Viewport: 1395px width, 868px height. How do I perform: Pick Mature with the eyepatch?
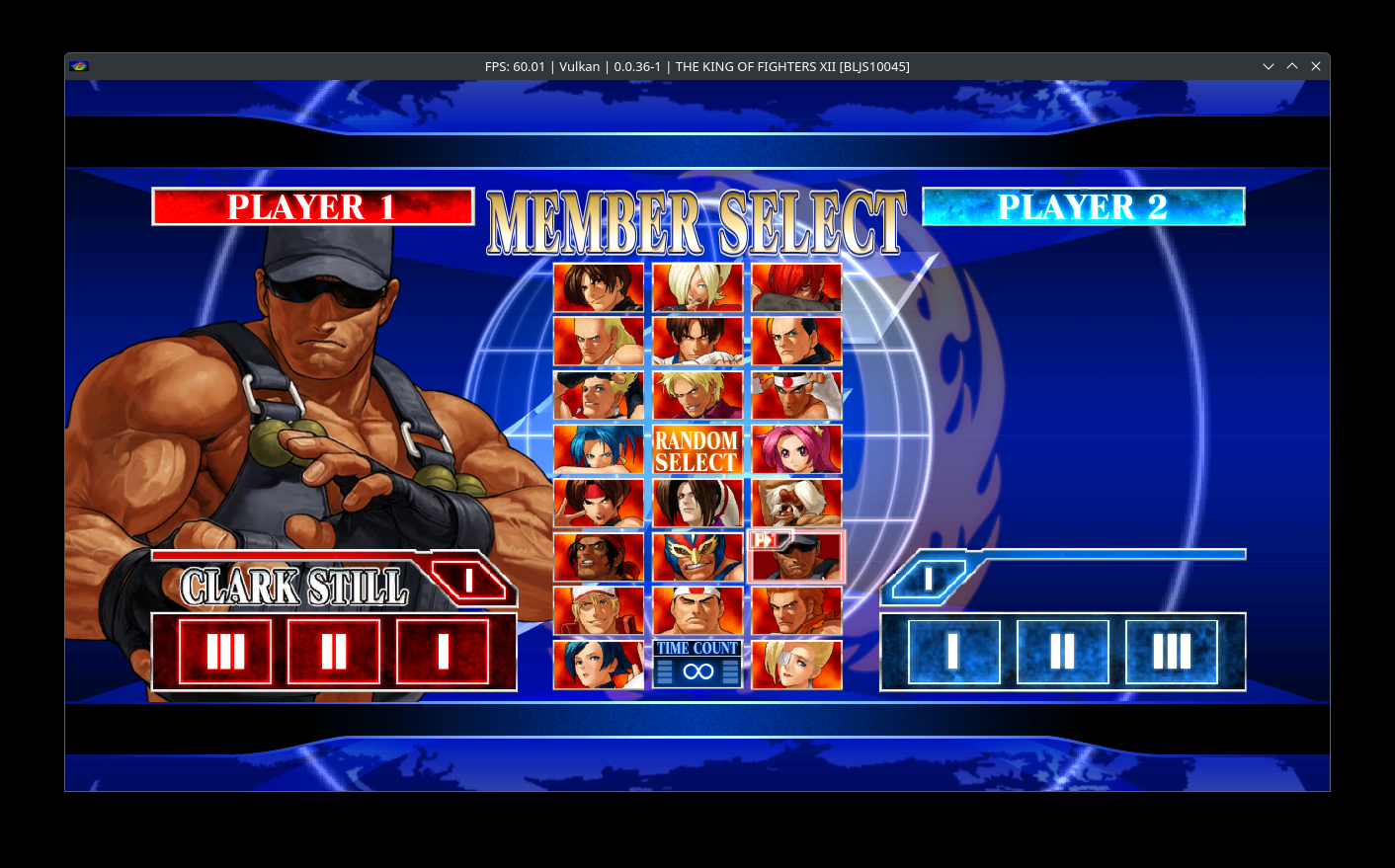click(x=796, y=665)
